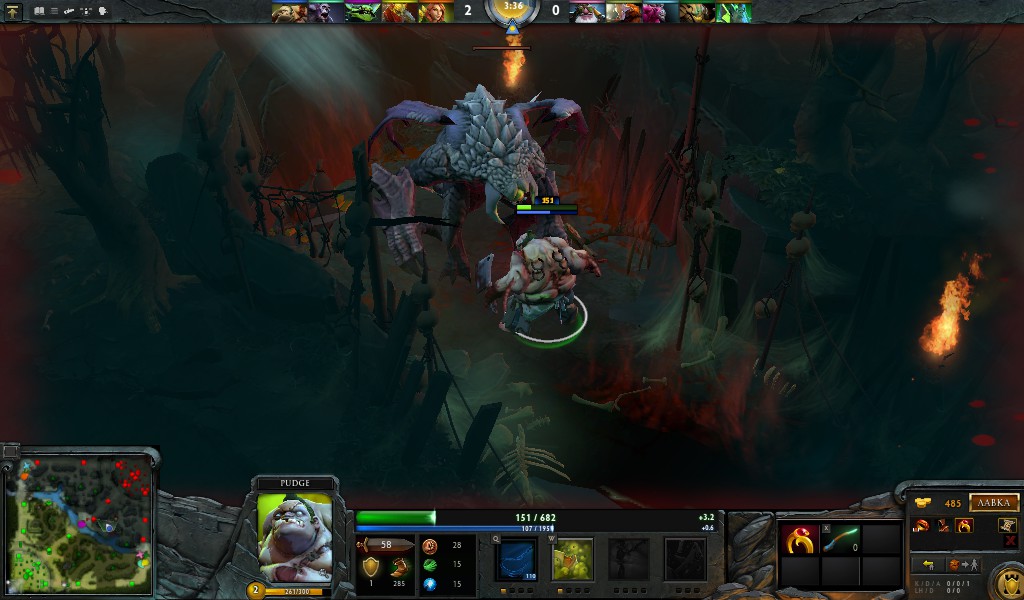Screen dimensions: 1024x600
Task: Select the Ring of Health inventory slot
Action: tap(799, 540)
